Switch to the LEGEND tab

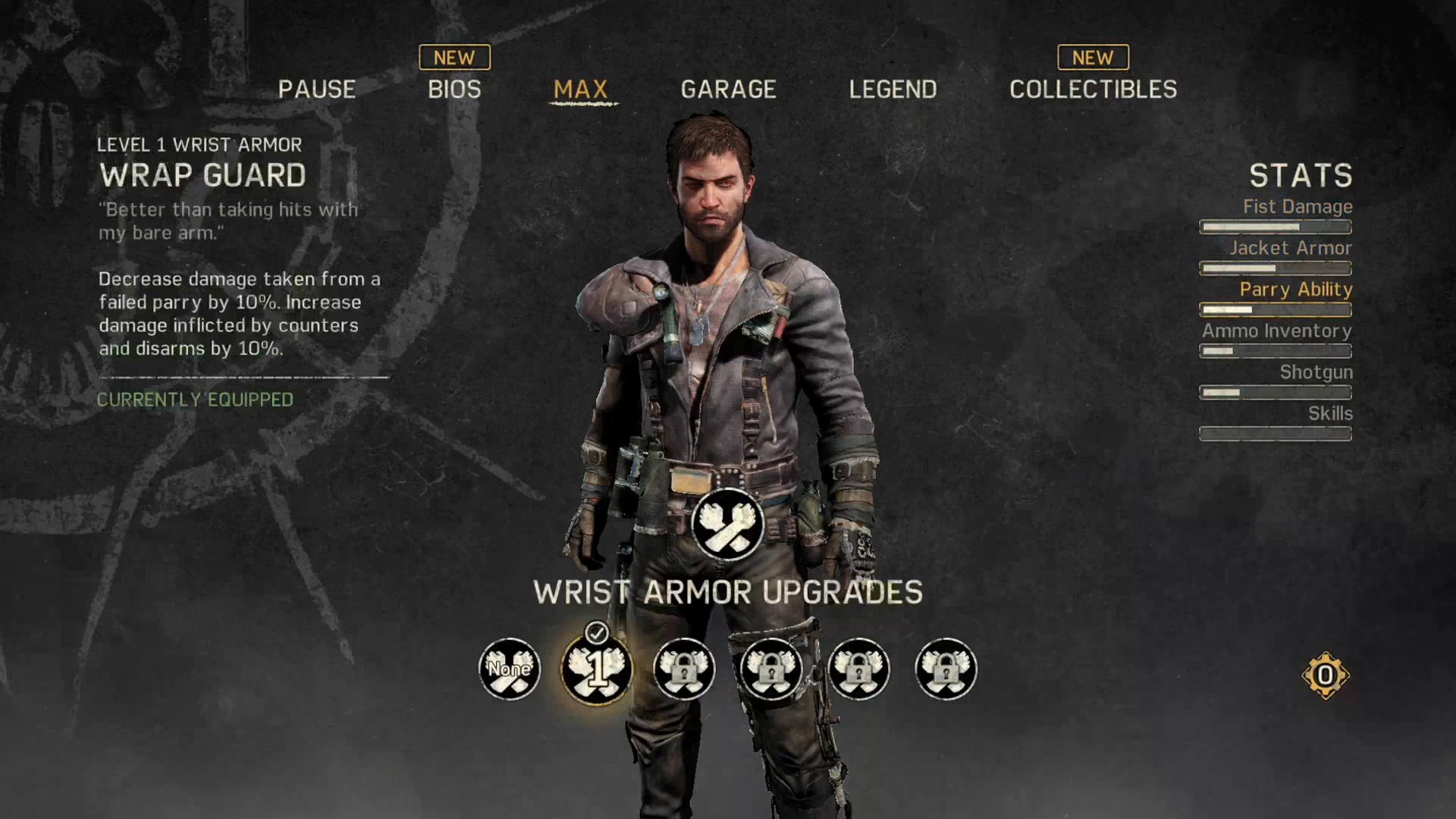pos(893,89)
